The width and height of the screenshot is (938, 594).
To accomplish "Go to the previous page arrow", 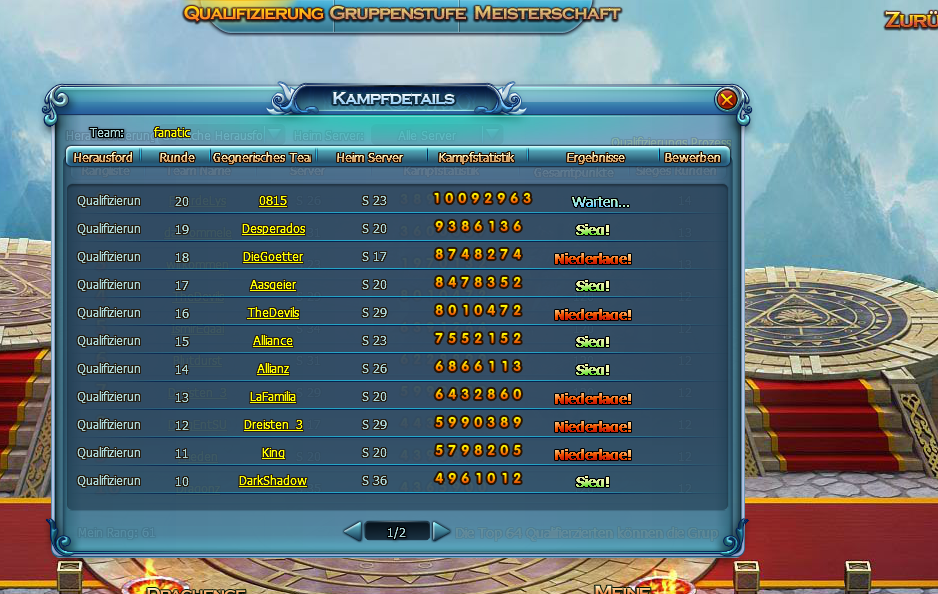I will tap(353, 532).
